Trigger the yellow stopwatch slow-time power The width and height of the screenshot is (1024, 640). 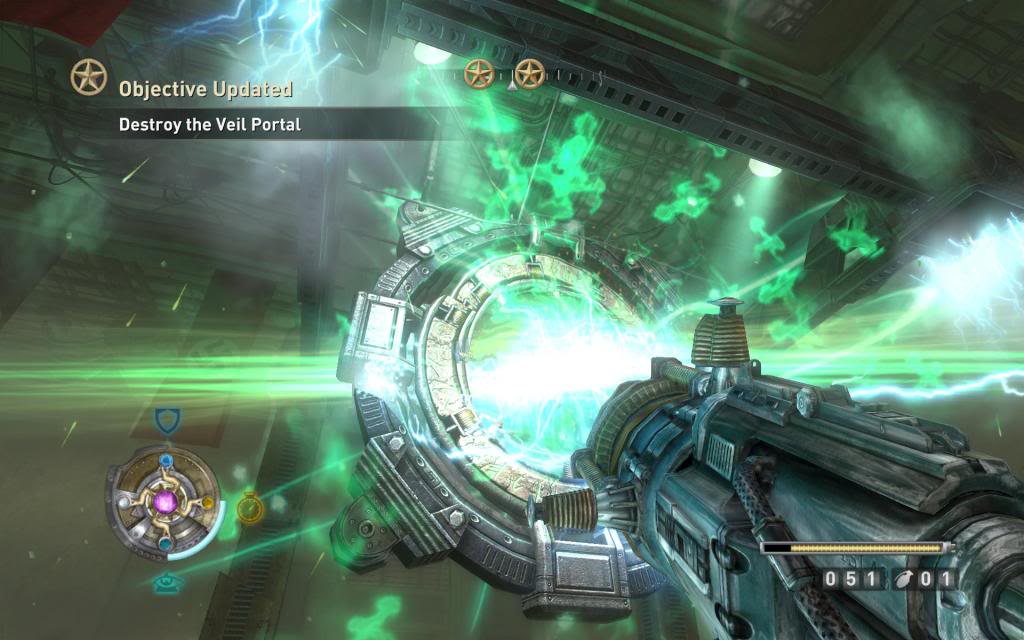(250, 508)
